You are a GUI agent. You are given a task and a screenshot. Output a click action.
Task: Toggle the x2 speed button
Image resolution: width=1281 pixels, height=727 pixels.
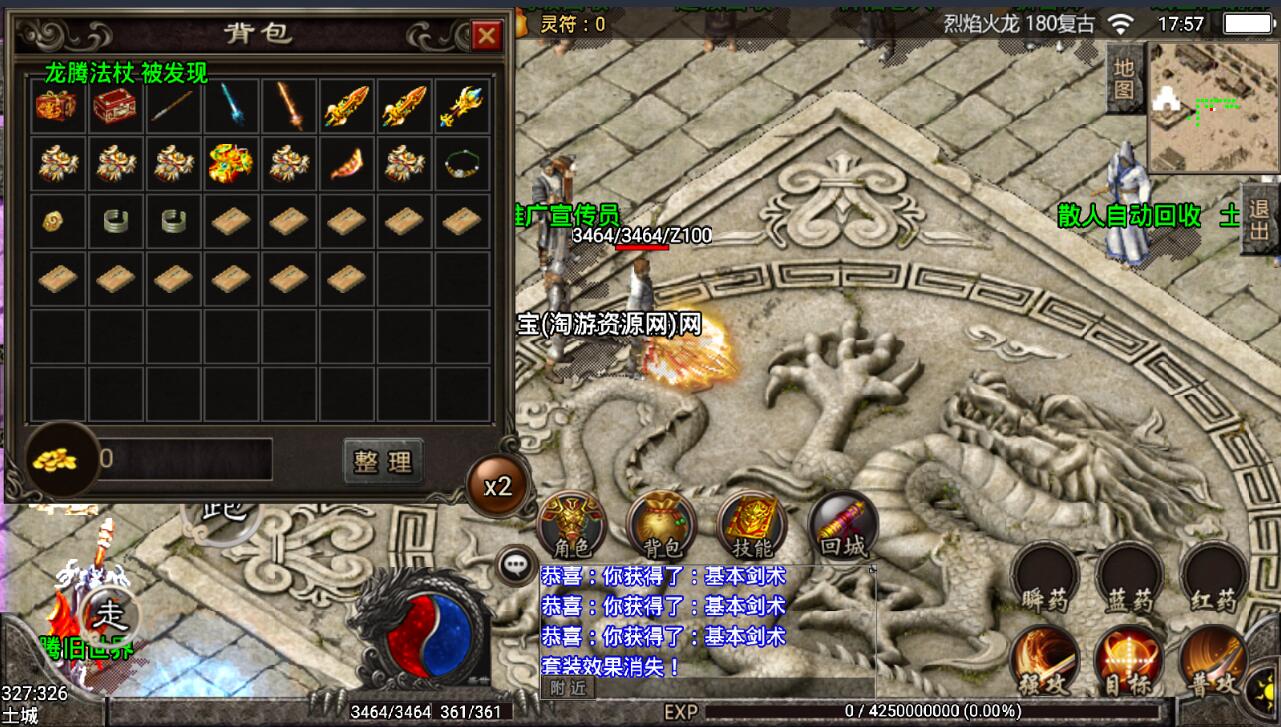[x=497, y=487]
